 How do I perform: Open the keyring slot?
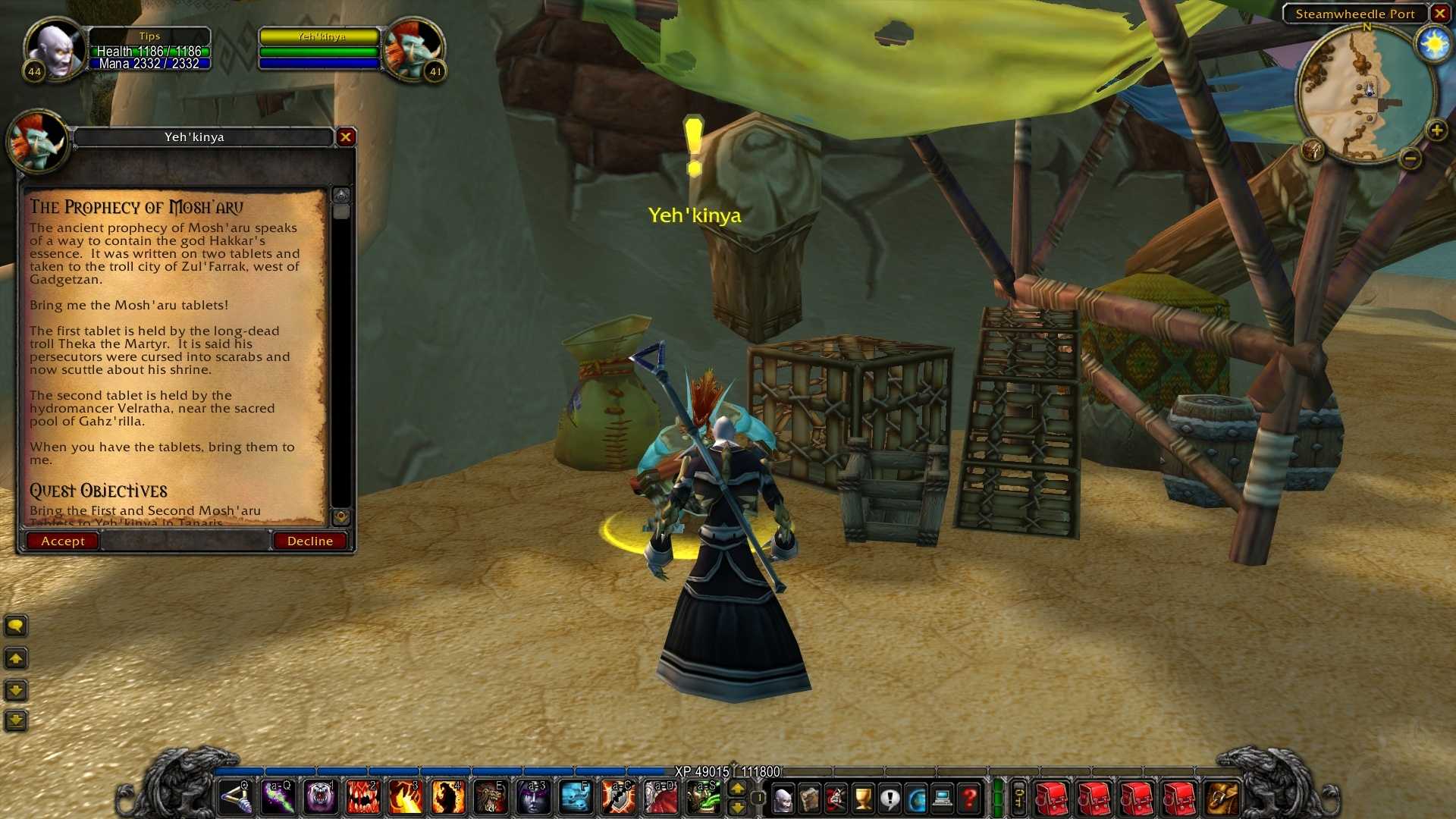1020,799
